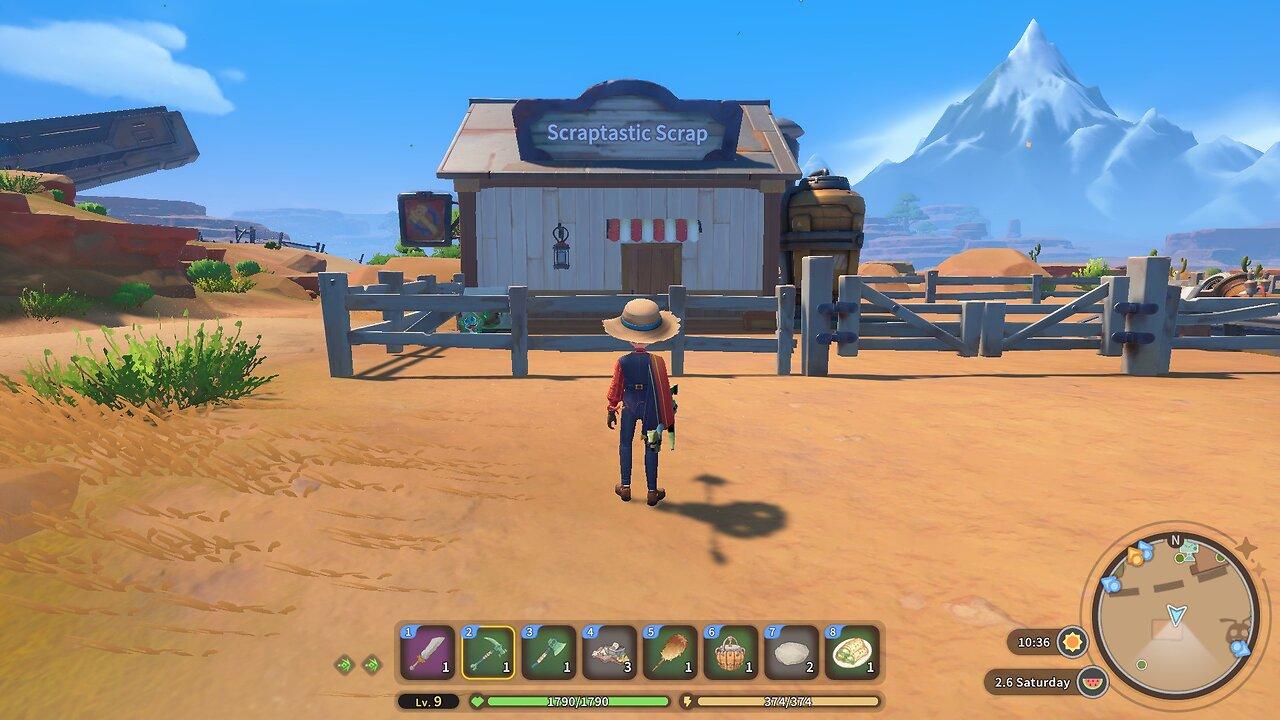Select the sword in hotbar slot 1

pos(427,651)
